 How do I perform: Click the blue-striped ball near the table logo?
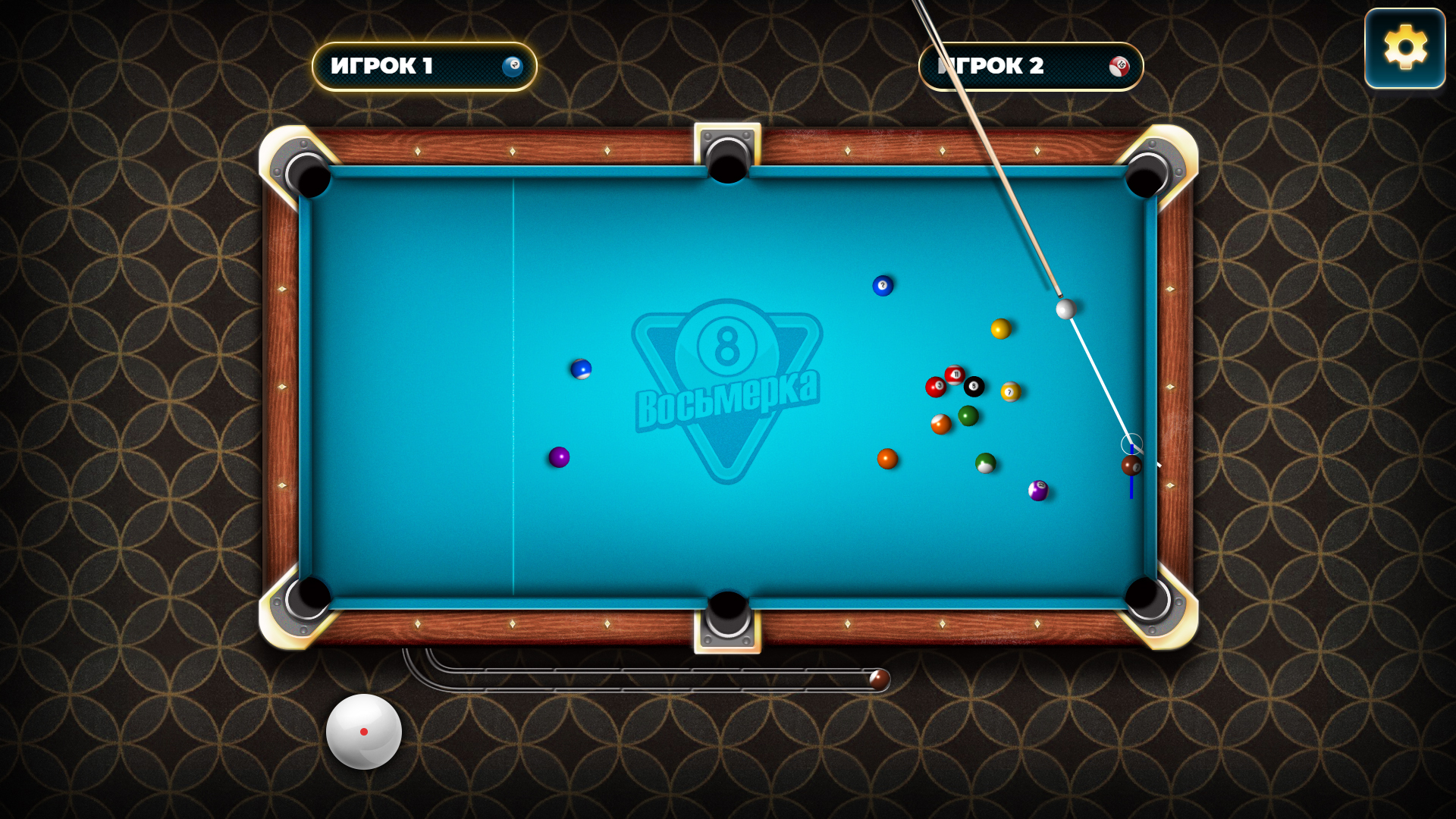[x=582, y=369]
